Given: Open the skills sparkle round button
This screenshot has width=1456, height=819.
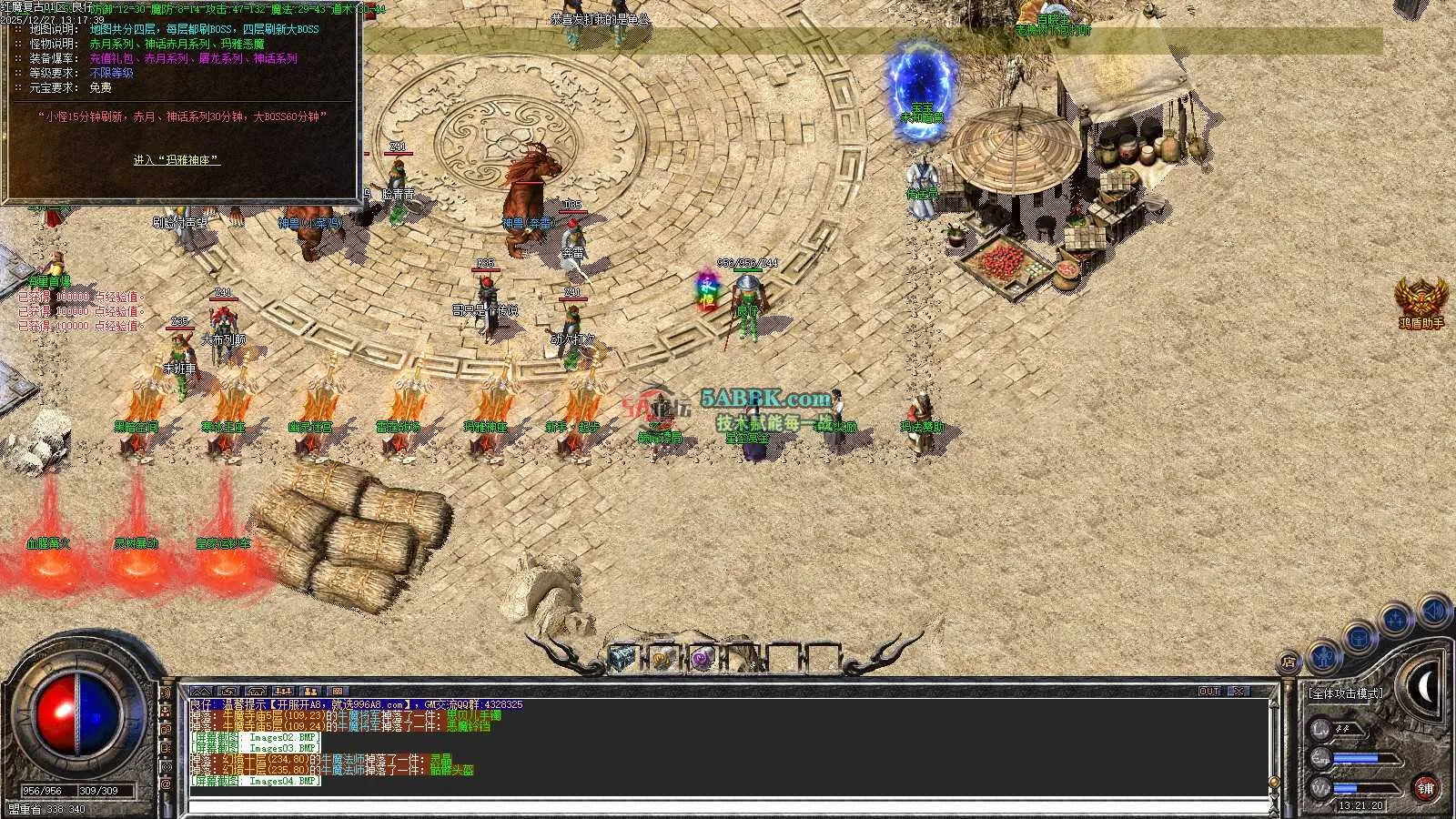Looking at the screenshot, I should click(1395, 622).
